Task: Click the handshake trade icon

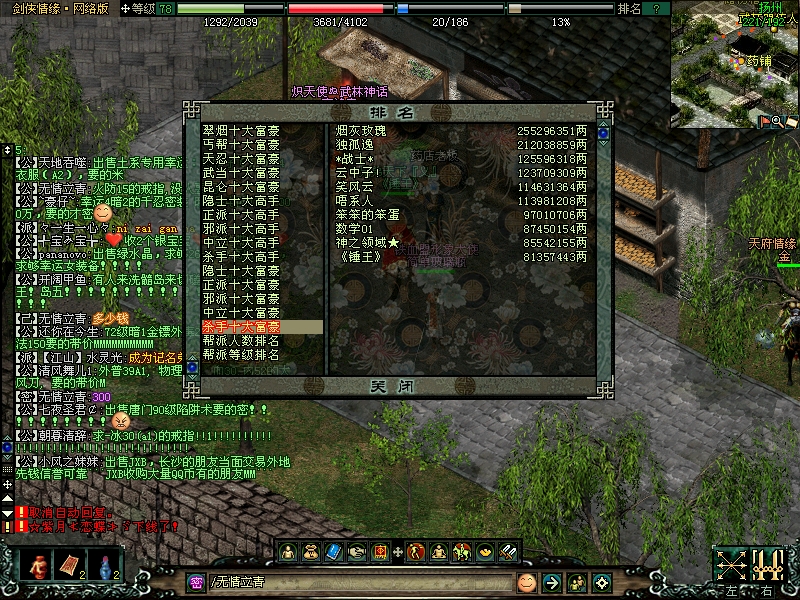Action: 357,551
